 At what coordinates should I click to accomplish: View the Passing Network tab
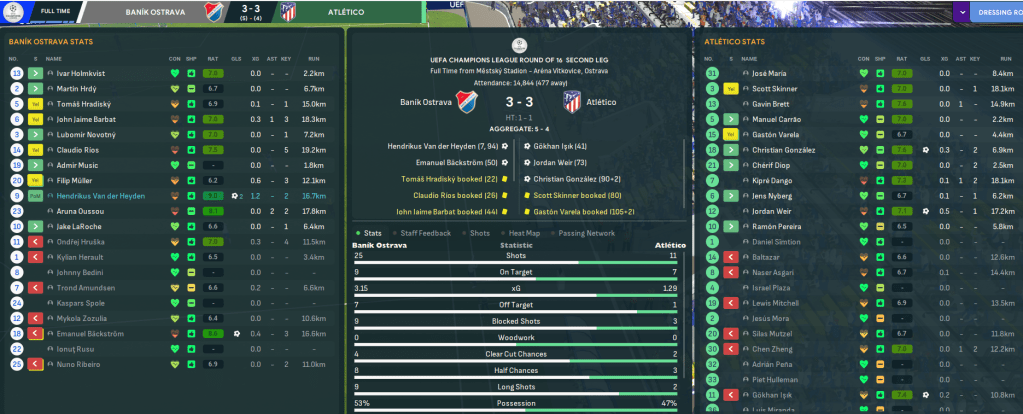(x=590, y=232)
